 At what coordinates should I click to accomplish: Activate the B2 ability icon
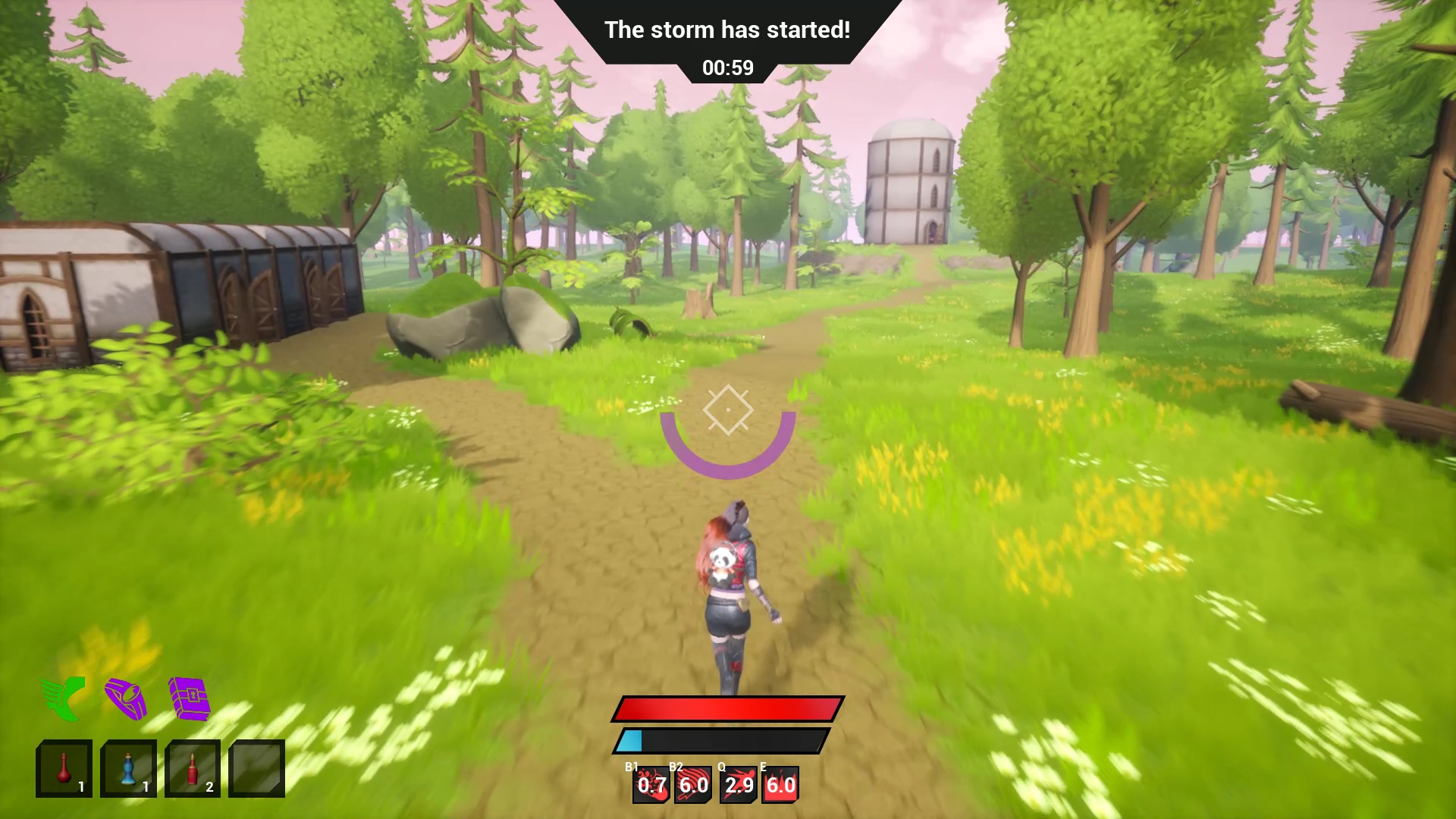693,785
